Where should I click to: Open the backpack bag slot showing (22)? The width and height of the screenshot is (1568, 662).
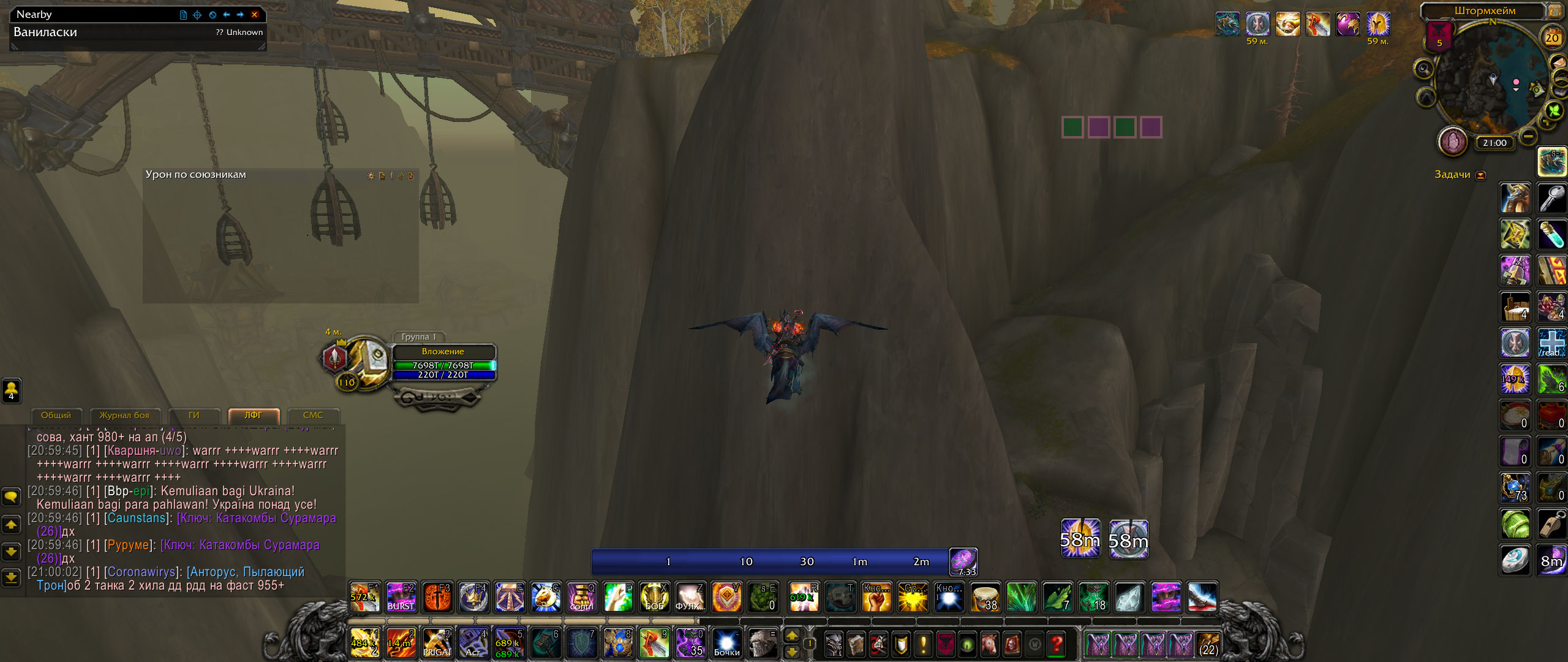1208,645
